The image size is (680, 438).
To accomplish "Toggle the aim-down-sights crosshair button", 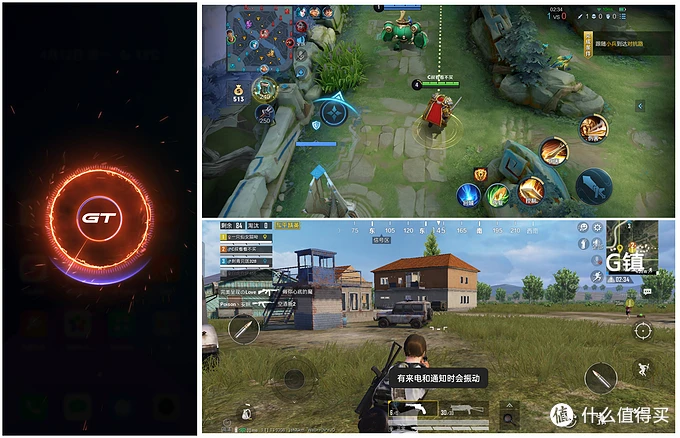I will click(643, 331).
